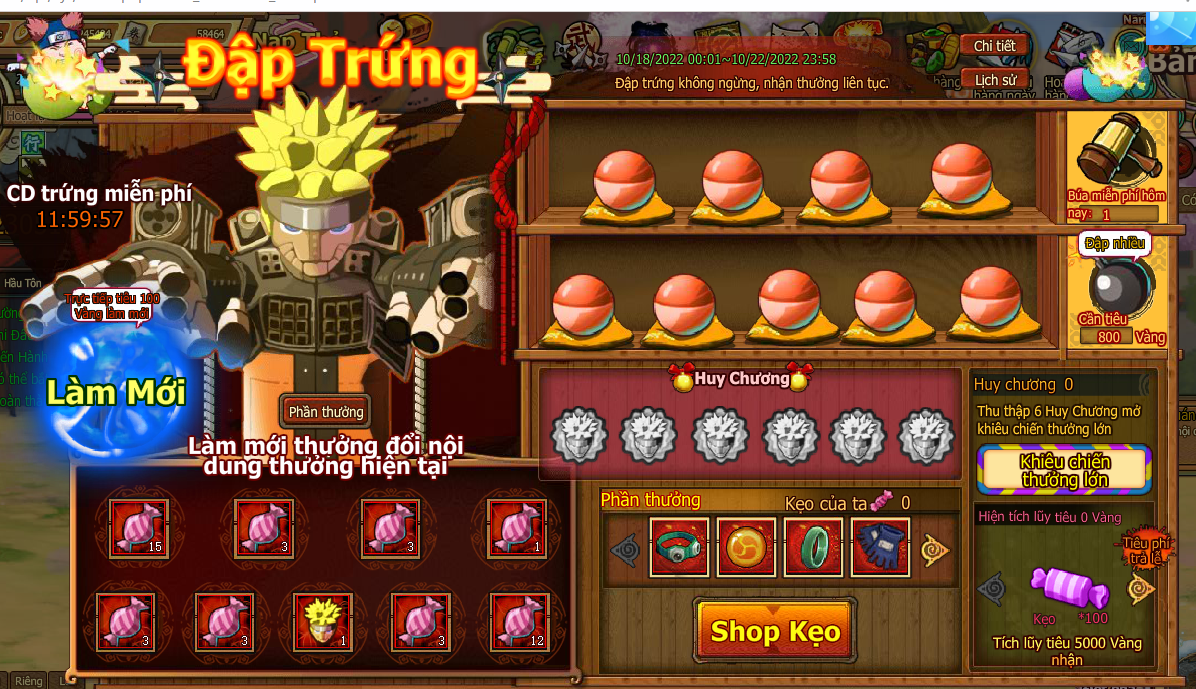Click the Làm Mới refresh orb
The width and height of the screenshot is (1196, 689).
click(x=115, y=392)
